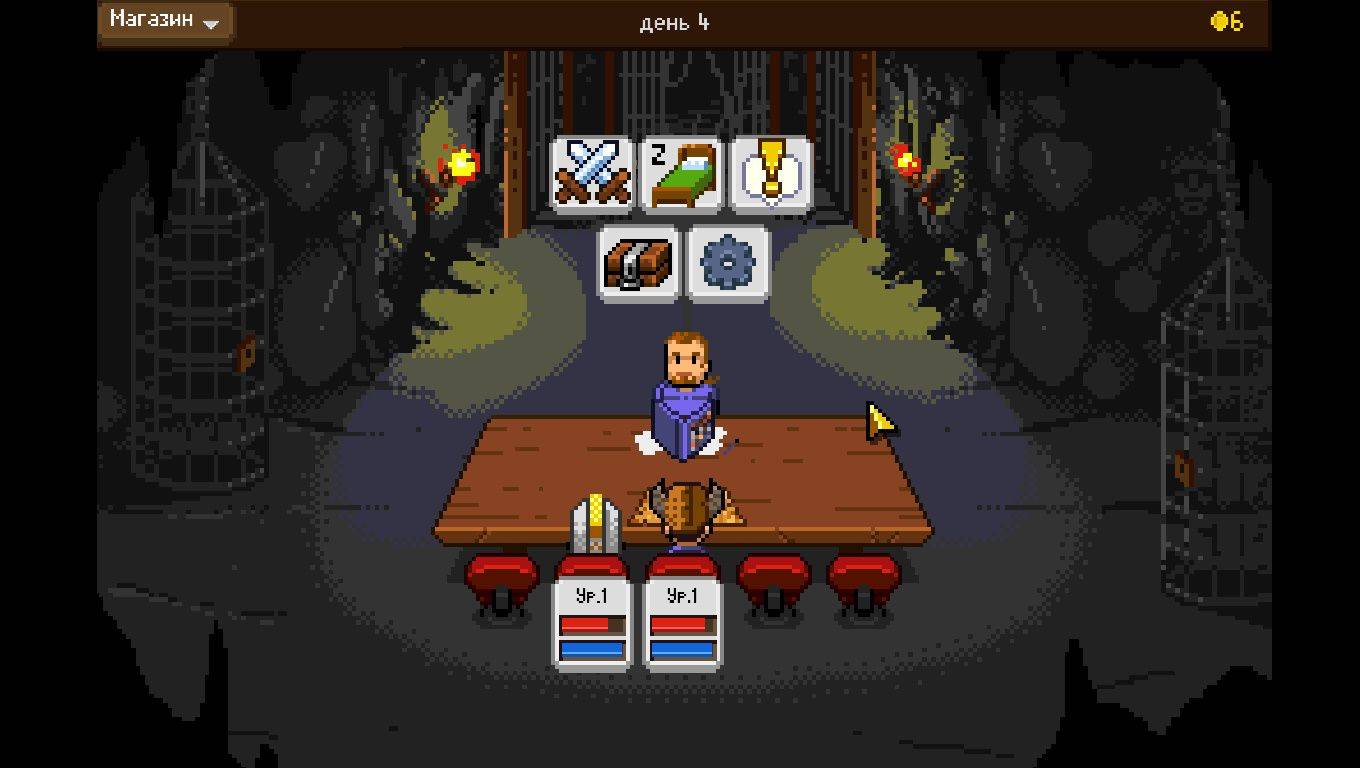Open quests via the exclamation mark icon
Screen dimensions: 1360x768
(771, 175)
